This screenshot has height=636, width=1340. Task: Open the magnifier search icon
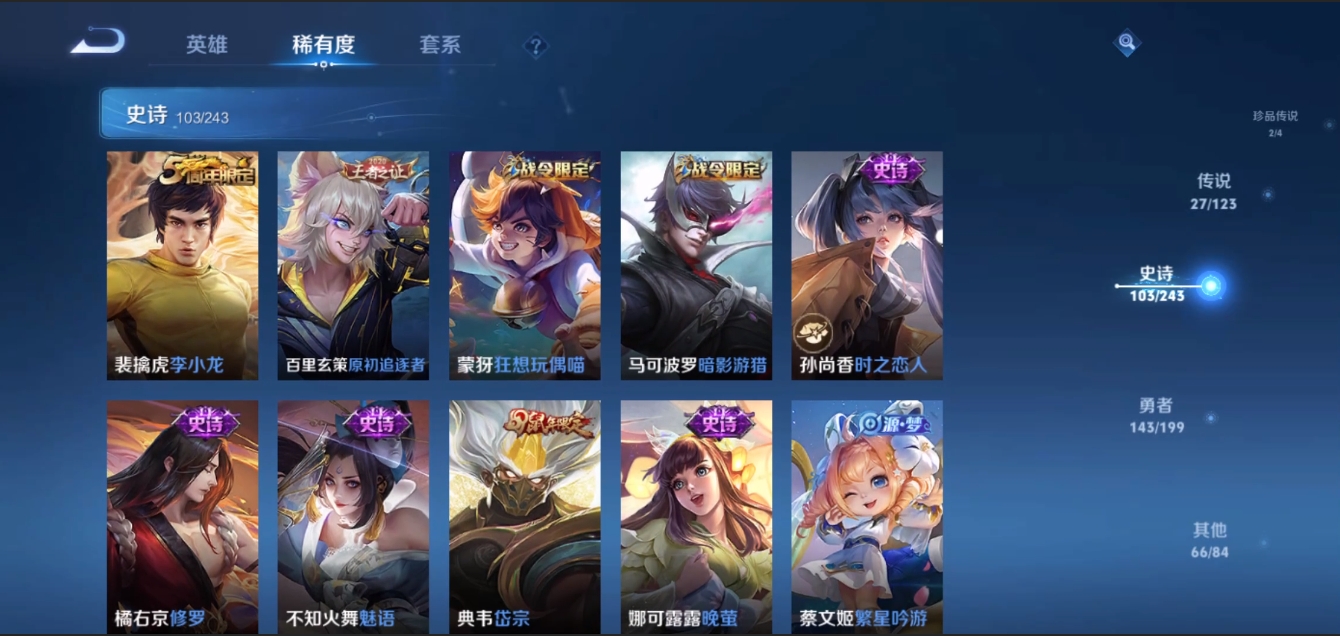[1127, 43]
